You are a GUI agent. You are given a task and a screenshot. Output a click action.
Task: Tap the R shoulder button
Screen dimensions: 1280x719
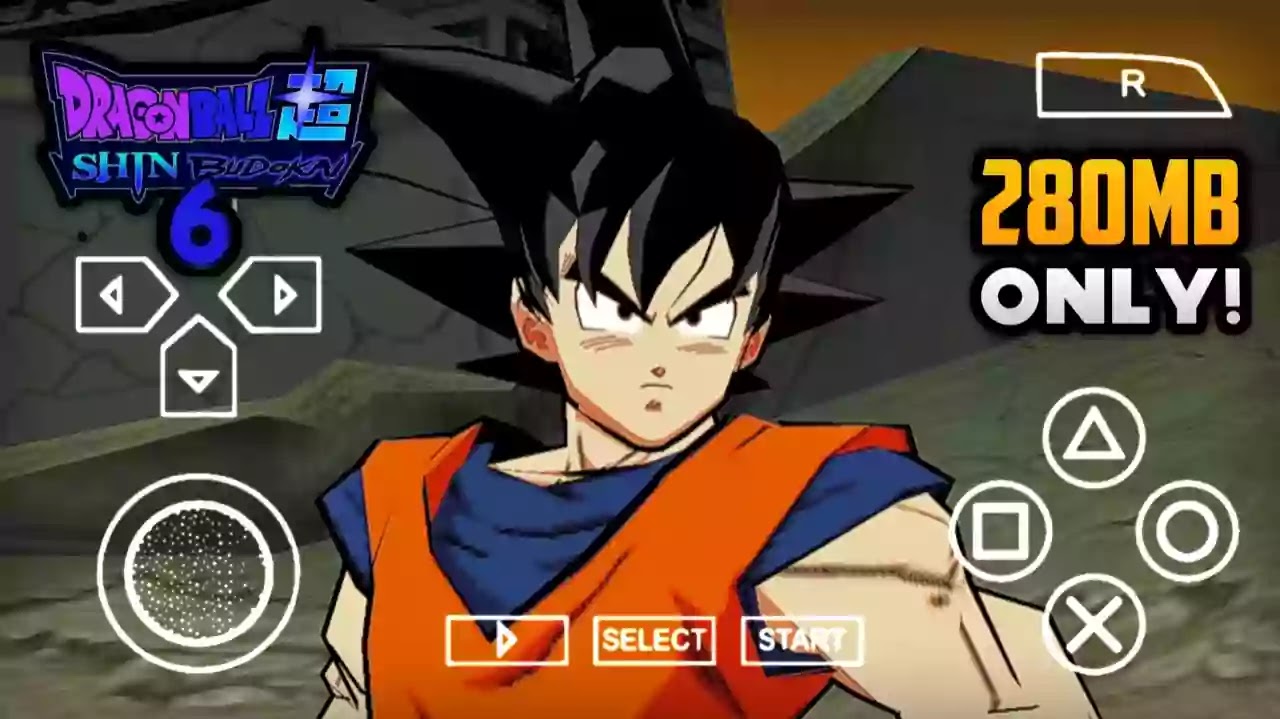click(1132, 86)
